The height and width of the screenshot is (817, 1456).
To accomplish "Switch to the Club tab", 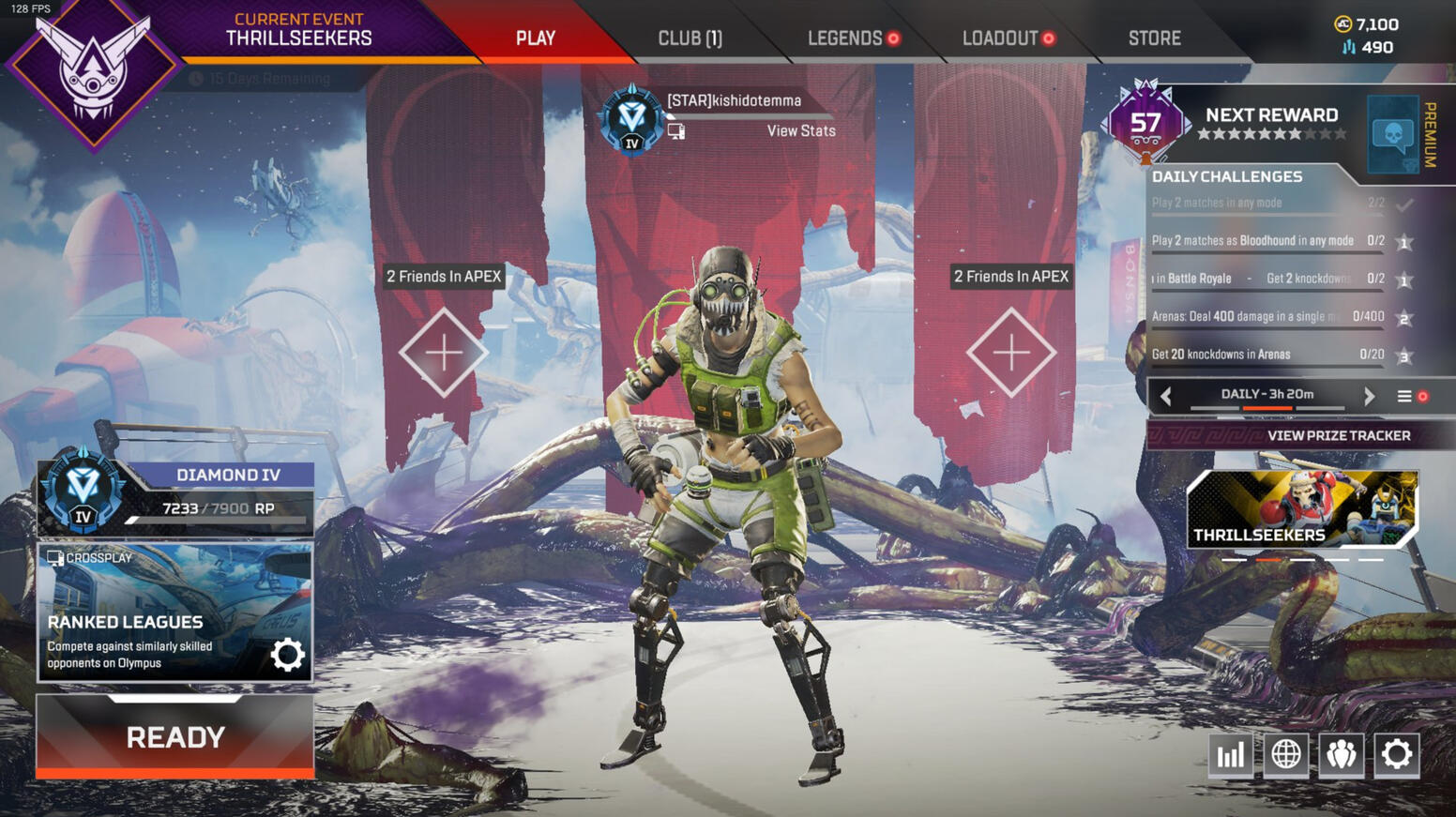I will click(x=690, y=38).
